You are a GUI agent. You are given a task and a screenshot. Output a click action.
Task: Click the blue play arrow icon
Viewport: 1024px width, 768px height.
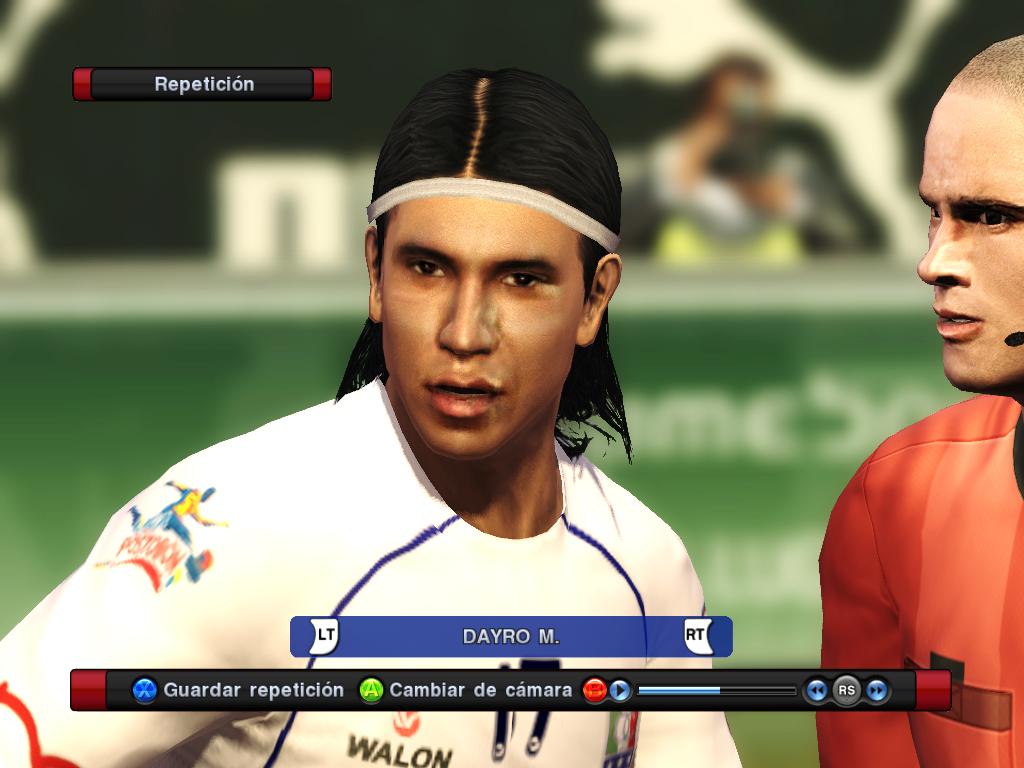pos(620,690)
